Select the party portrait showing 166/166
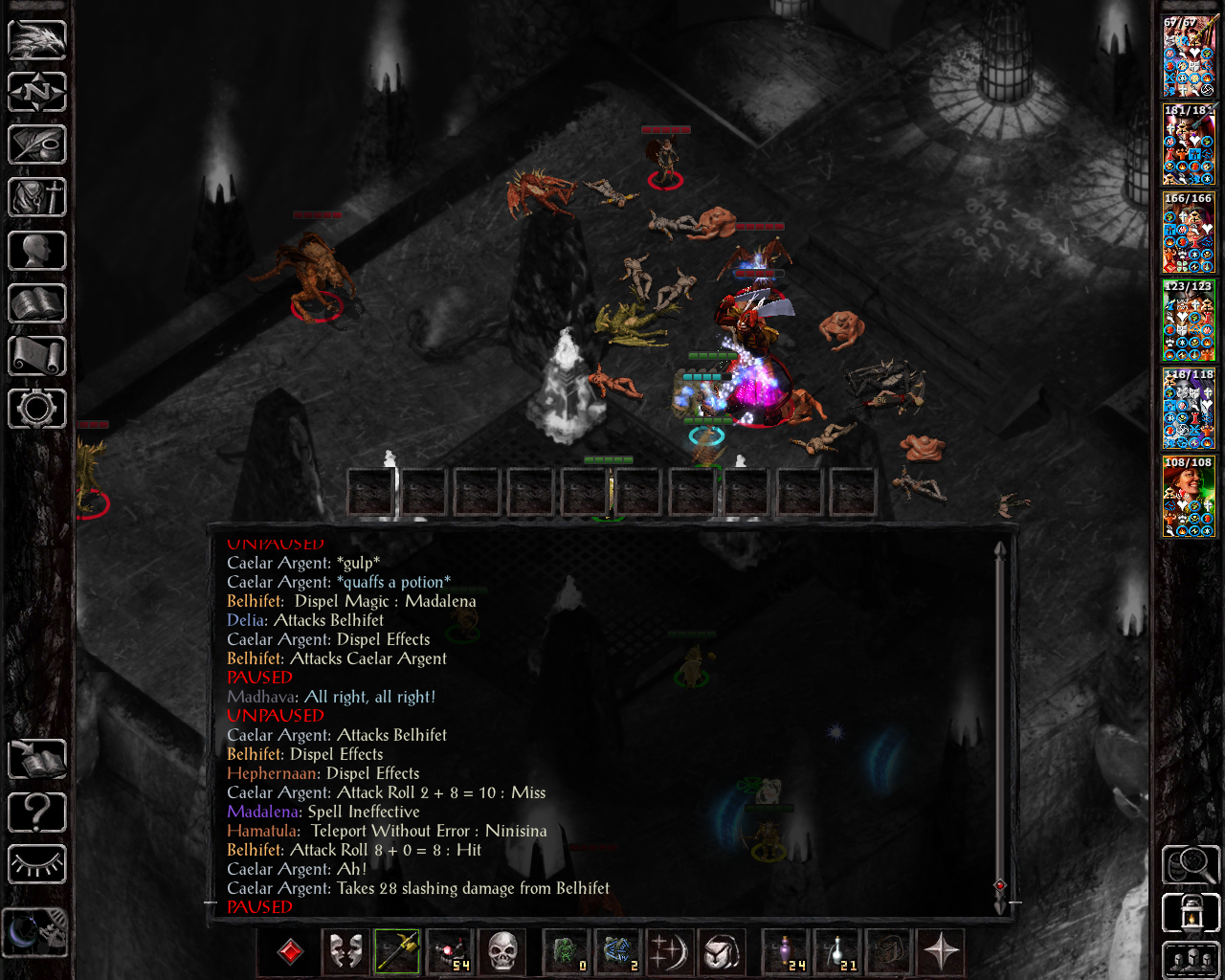This screenshot has width=1225, height=980. (x=1189, y=233)
